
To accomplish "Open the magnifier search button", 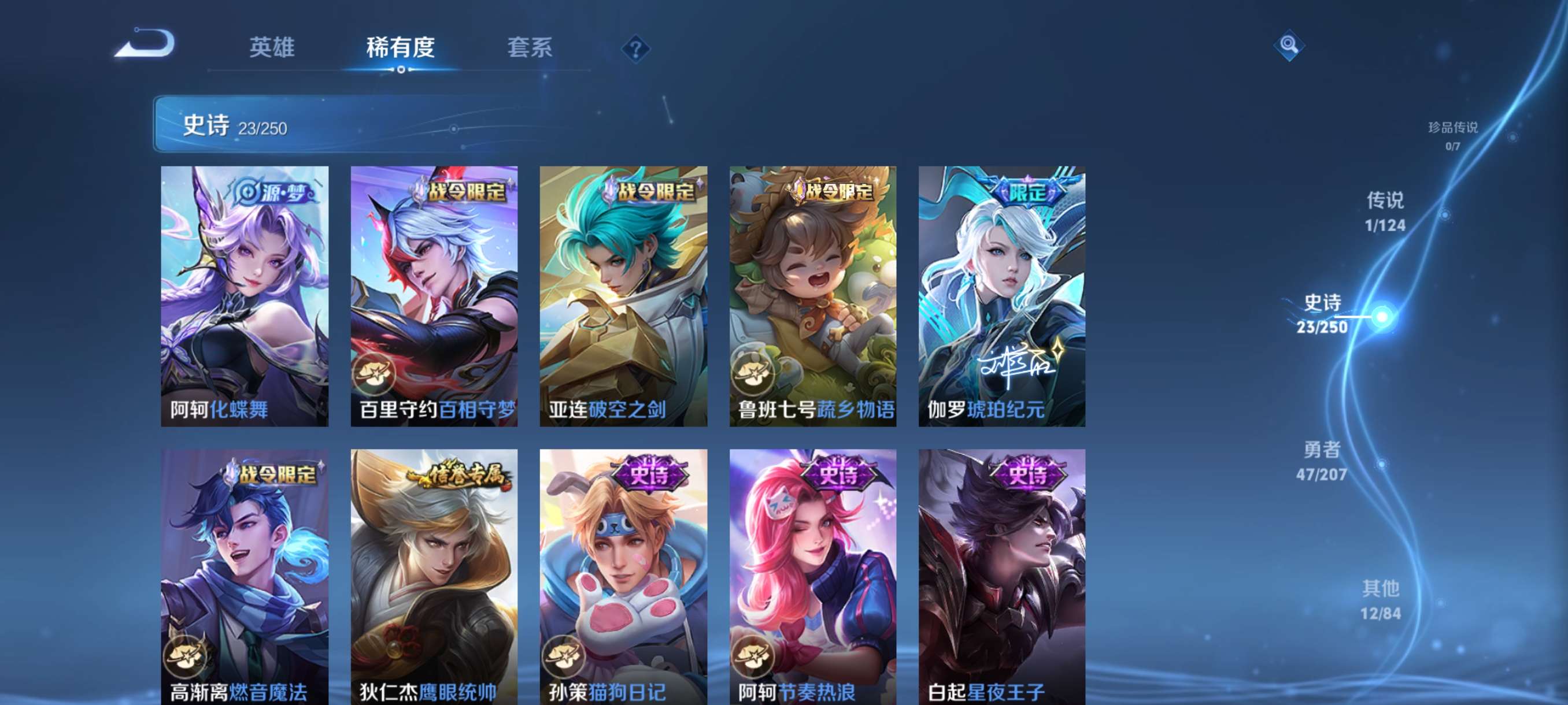I will pyautogui.click(x=1288, y=45).
